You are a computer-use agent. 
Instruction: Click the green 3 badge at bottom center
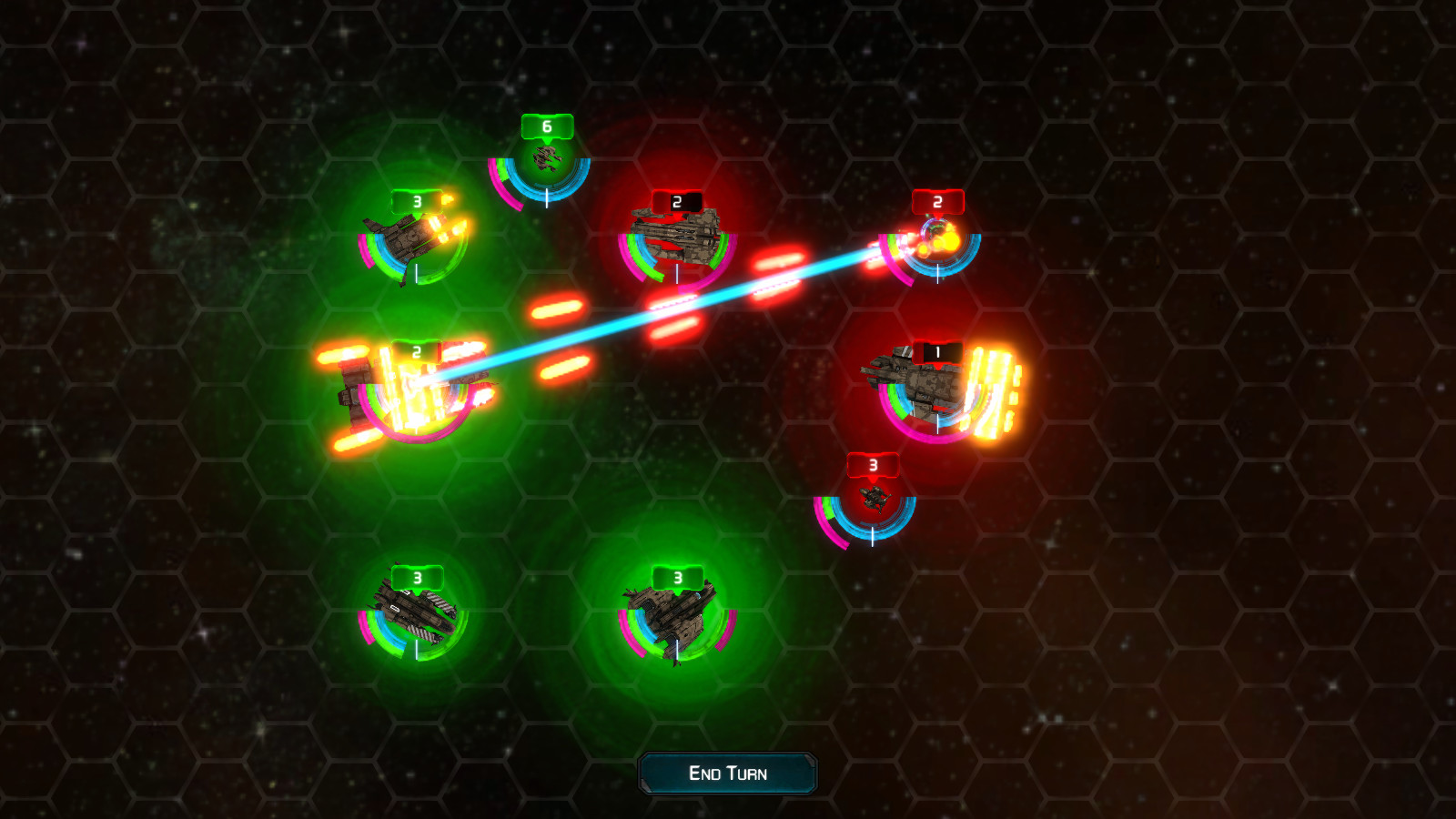point(676,577)
